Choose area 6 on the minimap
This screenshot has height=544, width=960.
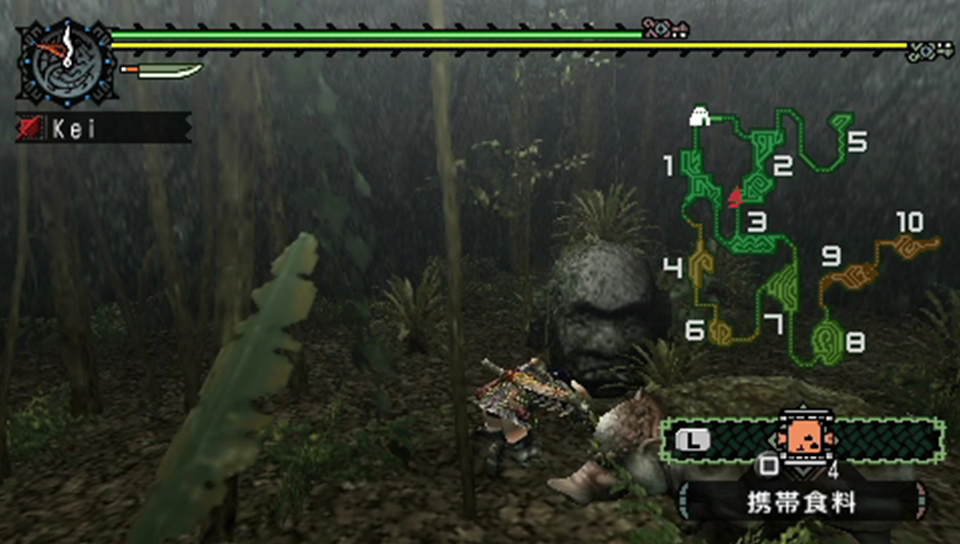(721, 332)
